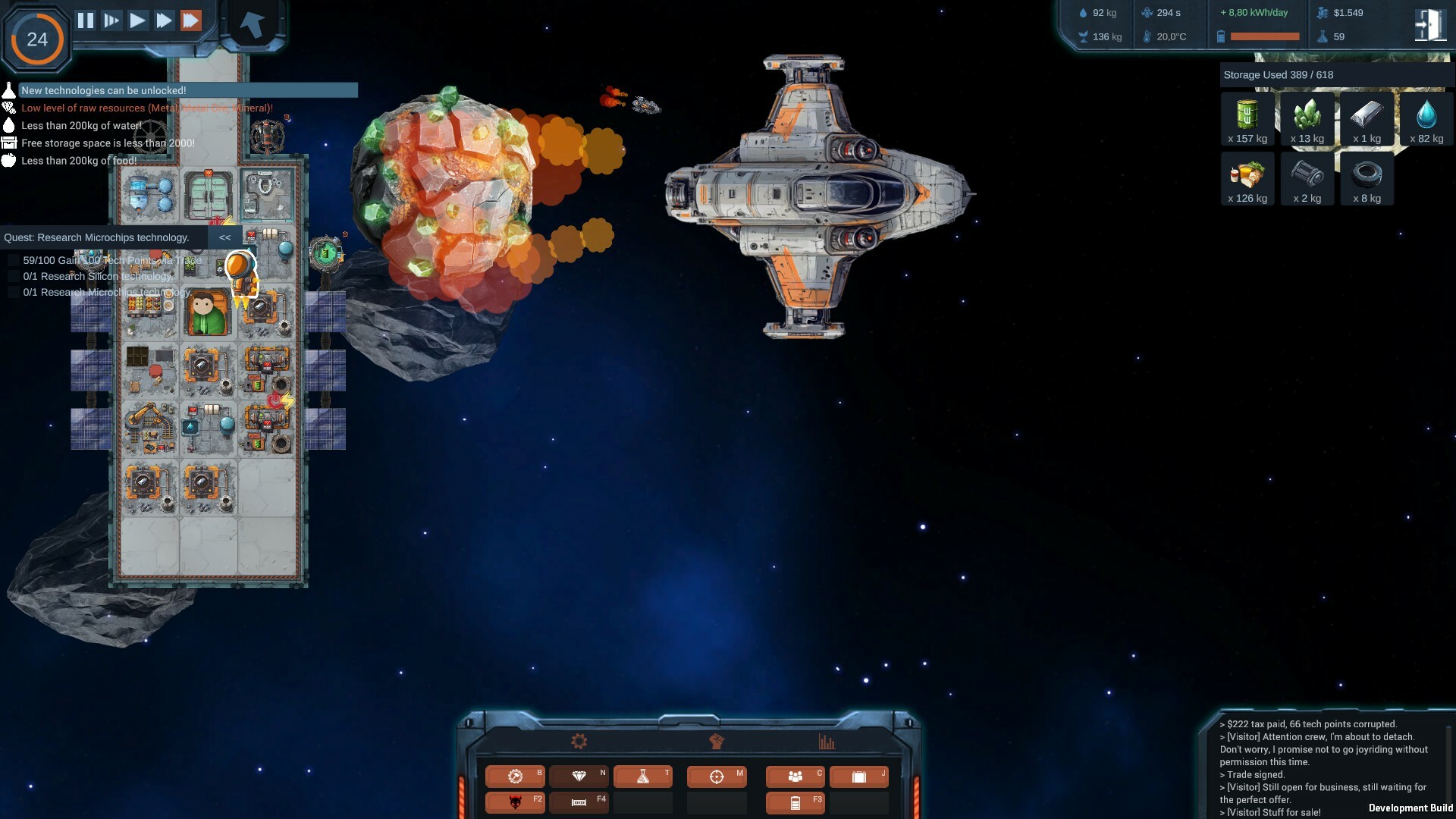The image size is (1456, 819).
Task: Click the crosshair target button
Action: pyautogui.click(x=717, y=777)
